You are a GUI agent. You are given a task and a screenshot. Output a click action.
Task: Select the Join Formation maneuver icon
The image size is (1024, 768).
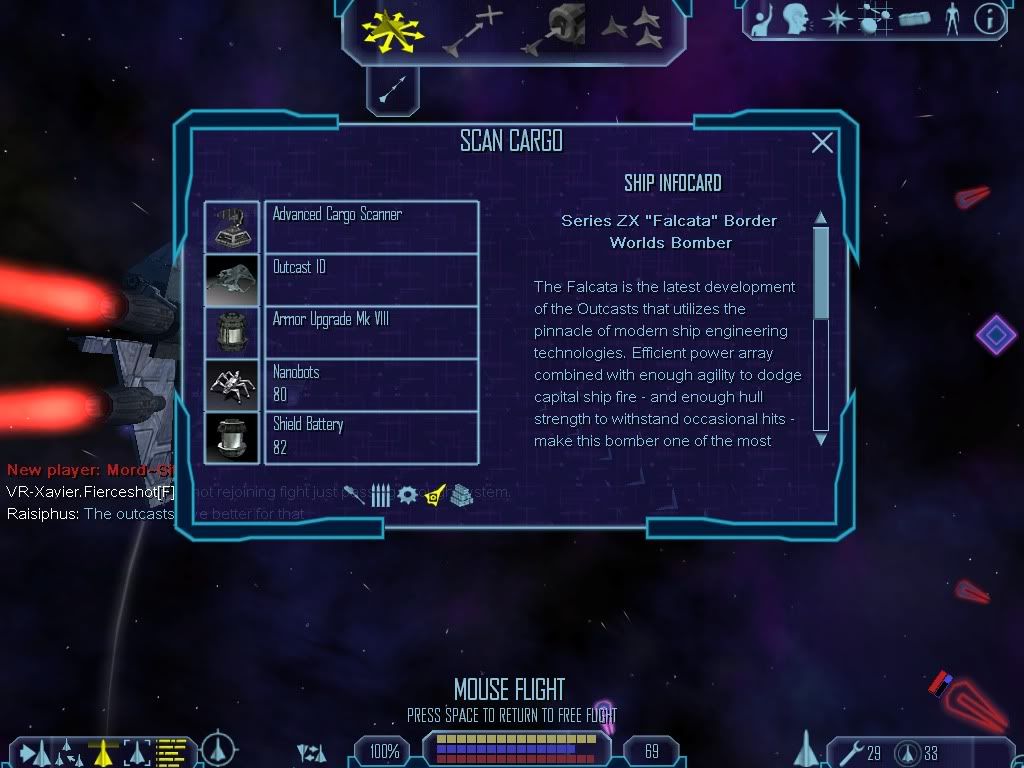click(632, 28)
